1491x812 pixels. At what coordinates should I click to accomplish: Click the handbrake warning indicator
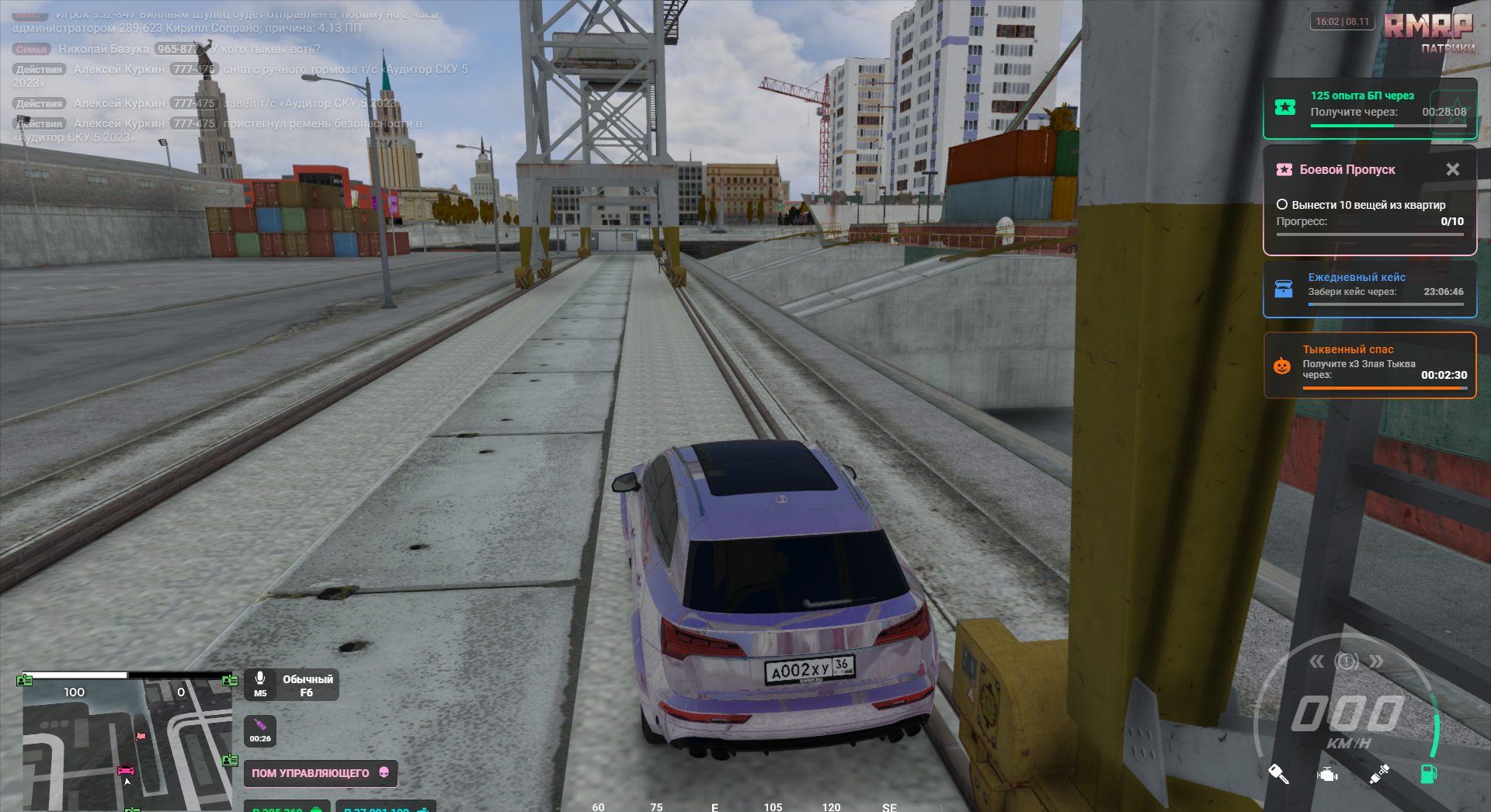tap(1347, 661)
